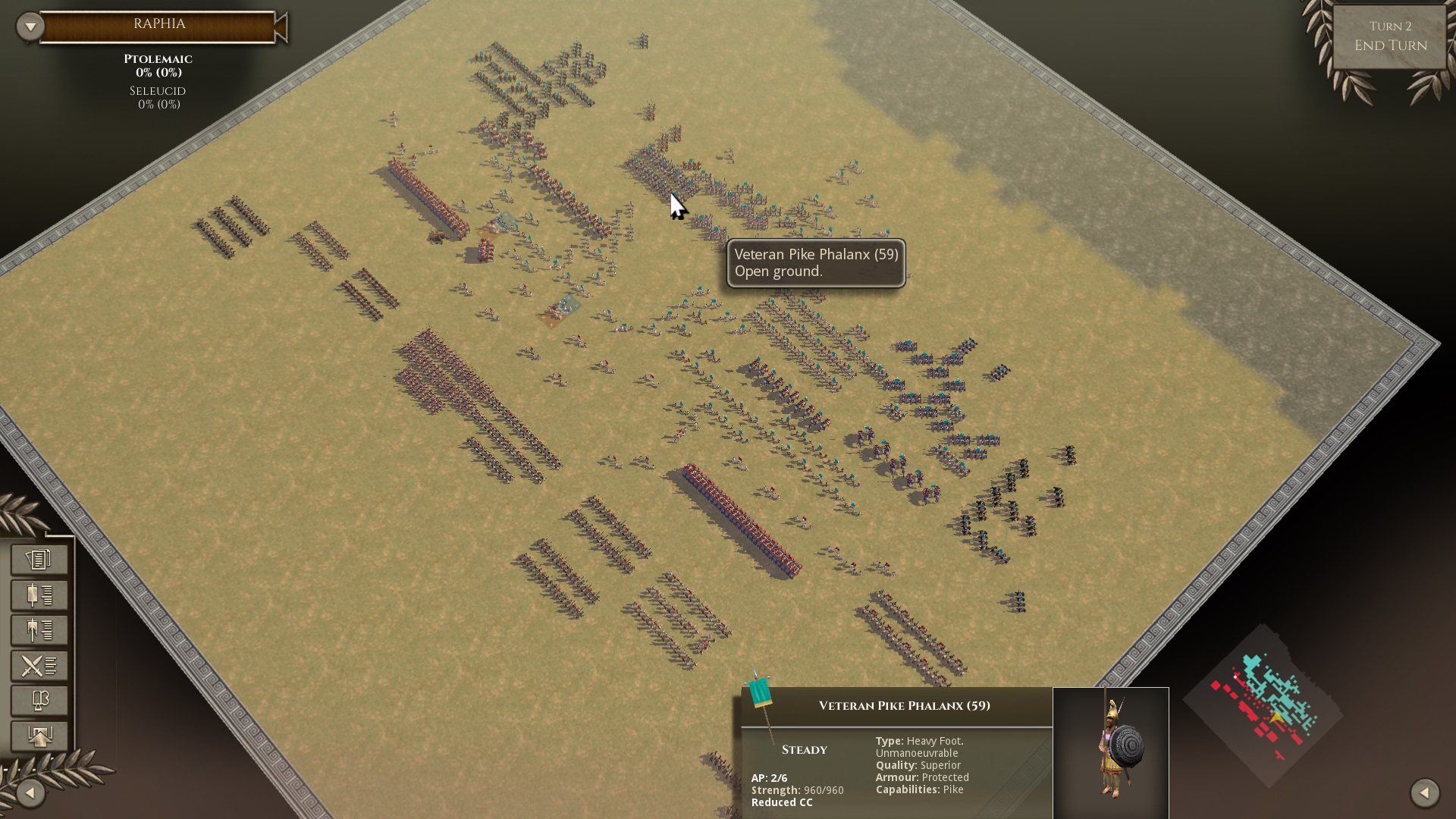The height and width of the screenshot is (819, 1456).
Task: Open the stacked documents button in the side toolbar
Action: pos(39,560)
